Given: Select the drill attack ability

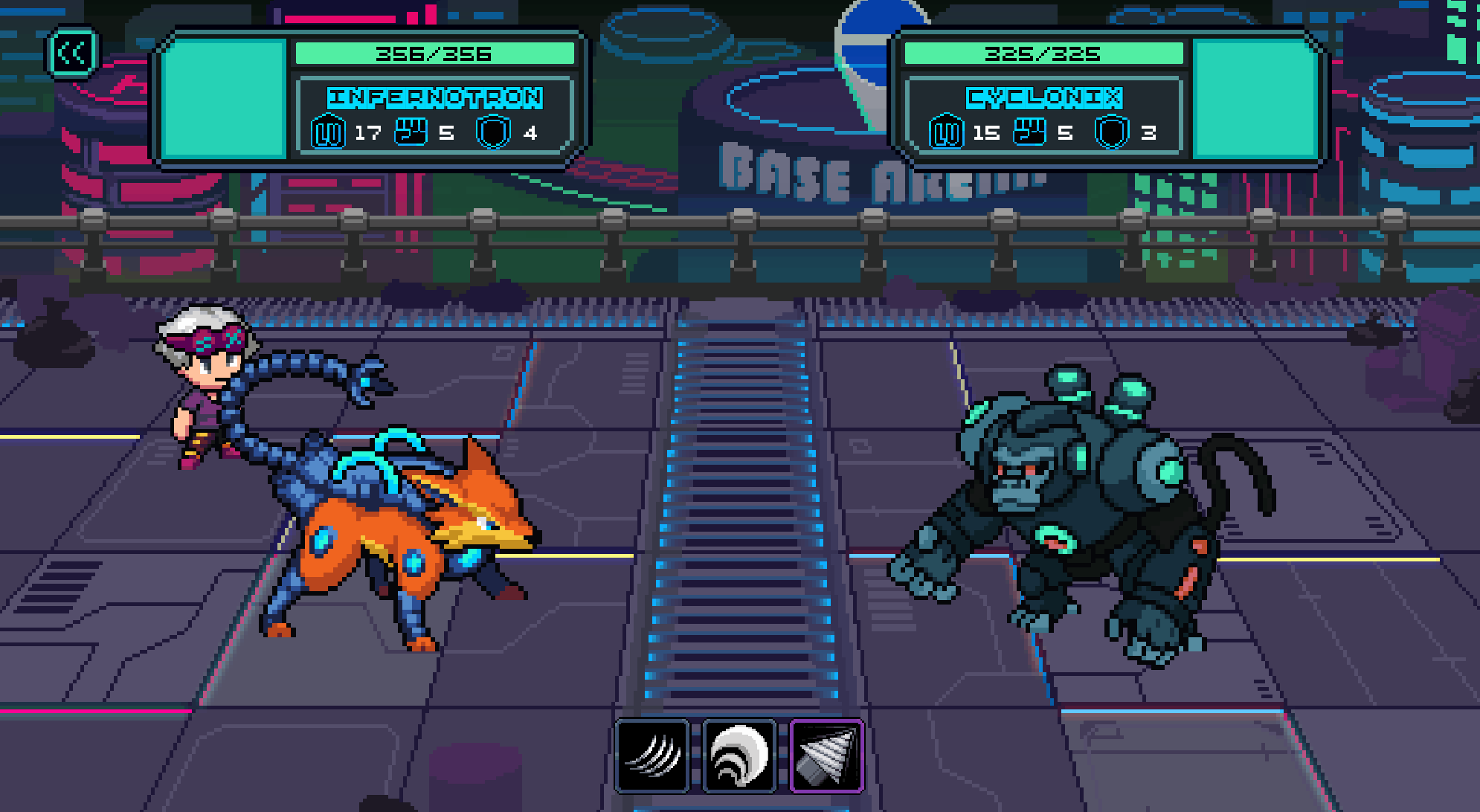Looking at the screenshot, I should coord(826,755).
